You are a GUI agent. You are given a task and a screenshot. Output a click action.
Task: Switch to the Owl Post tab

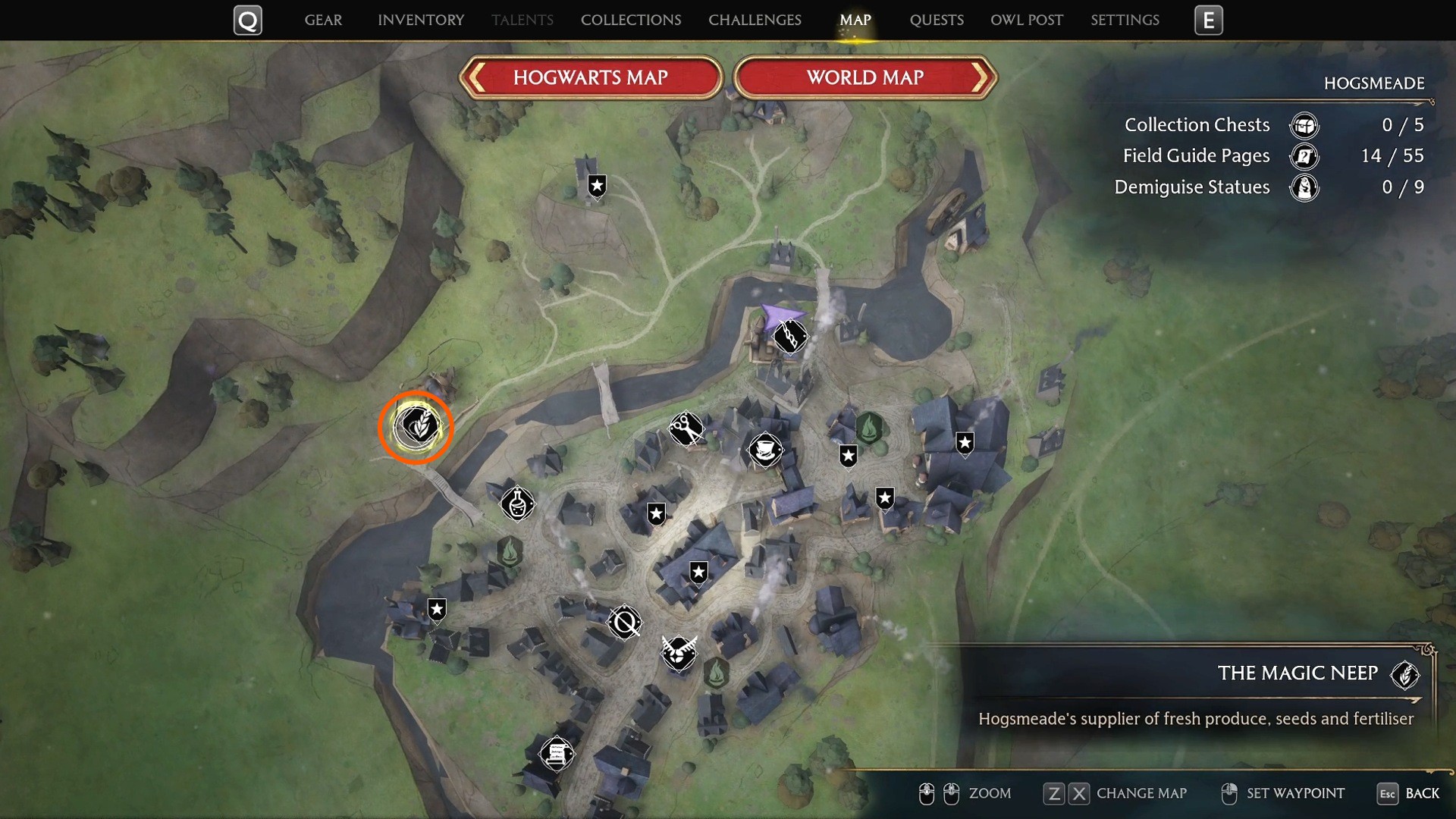click(1026, 20)
